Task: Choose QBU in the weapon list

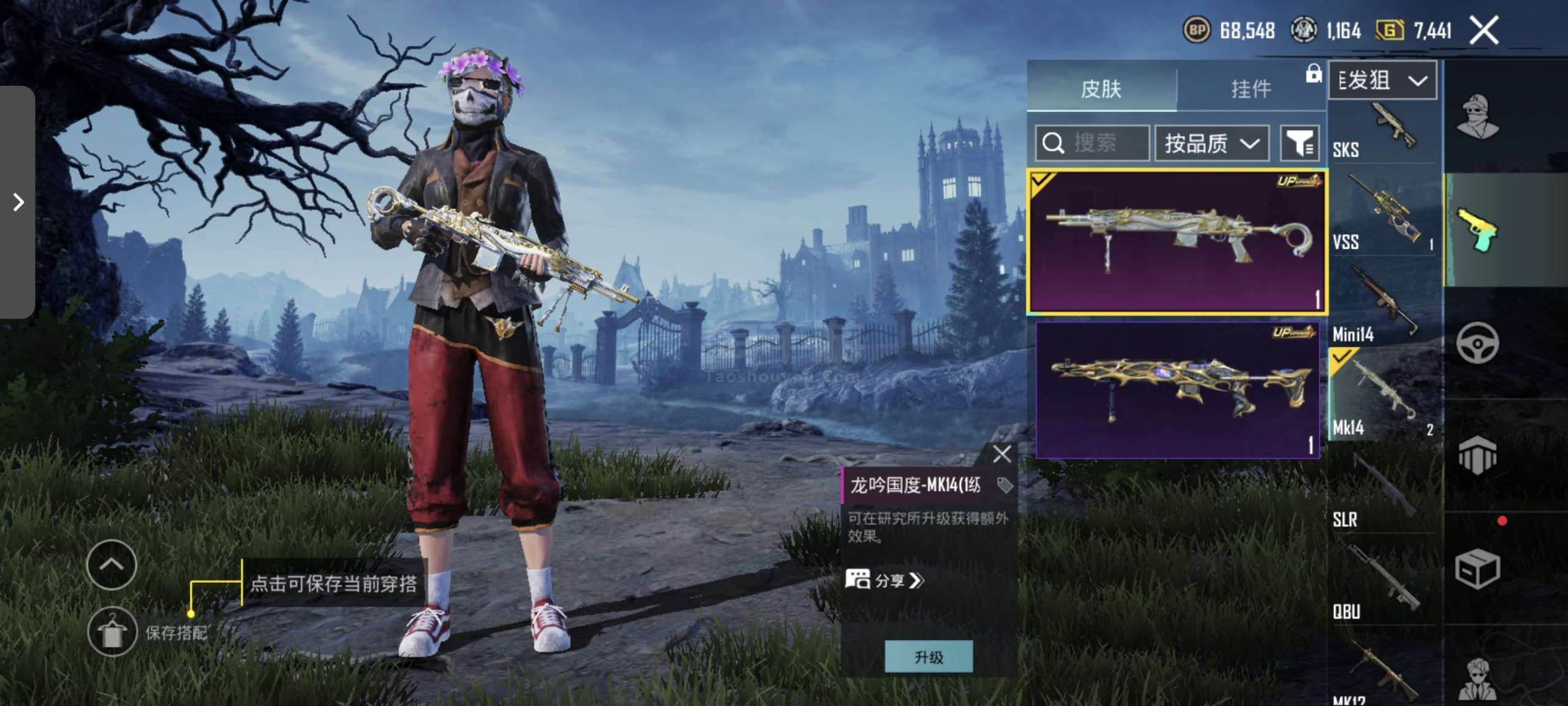Action: (1382, 582)
